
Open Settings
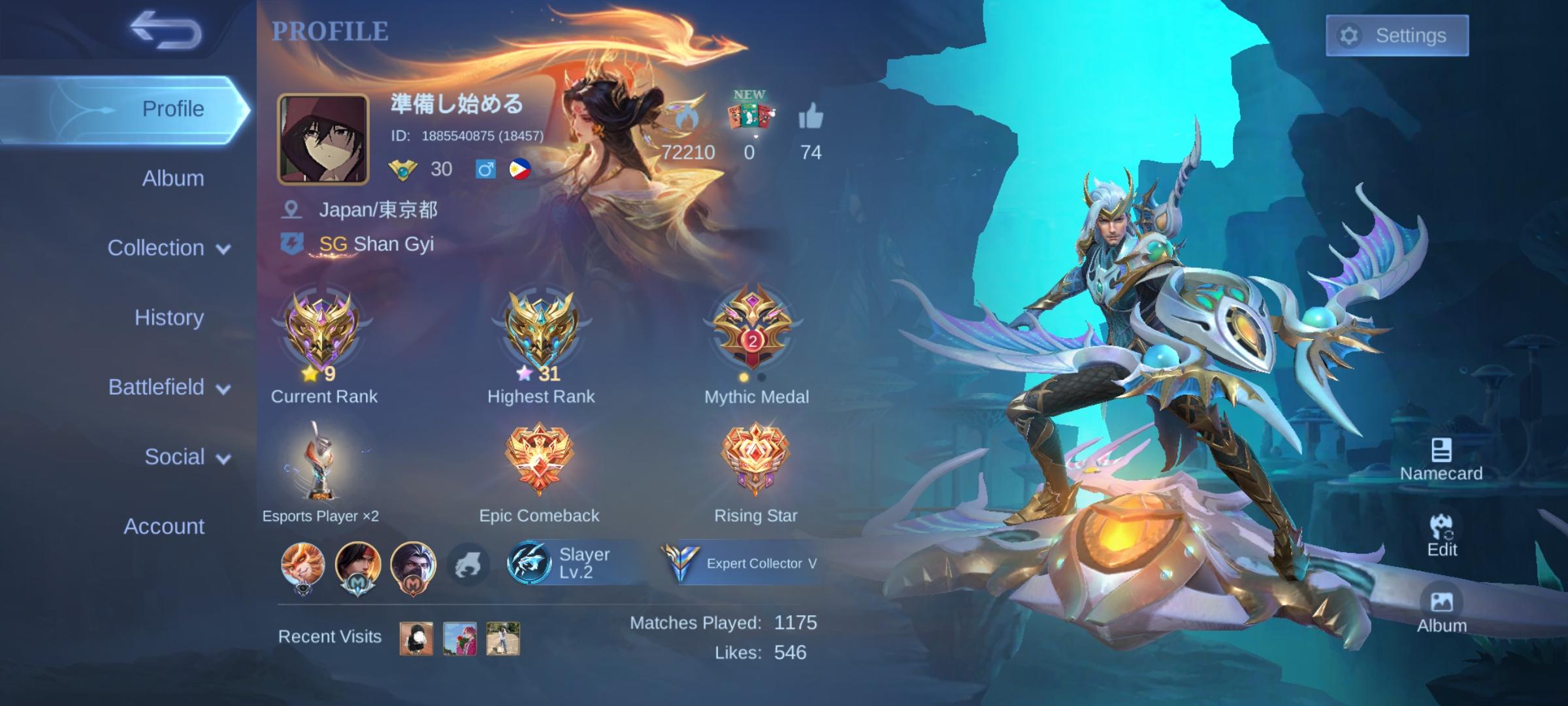tap(1396, 36)
